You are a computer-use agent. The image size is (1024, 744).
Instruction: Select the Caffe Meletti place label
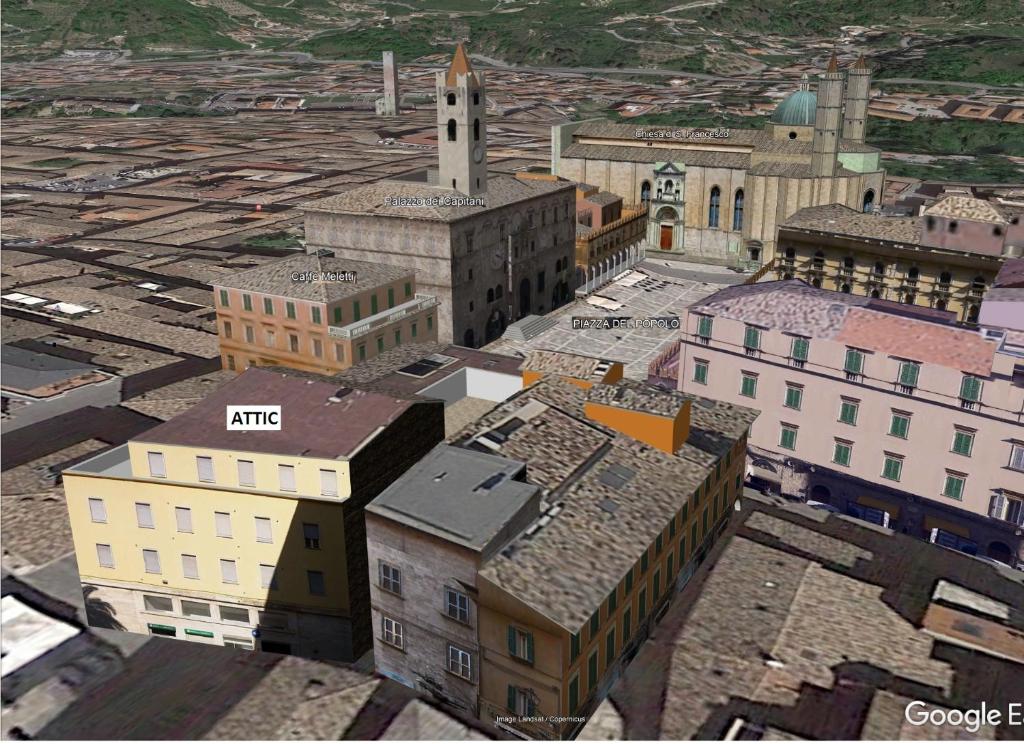click(x=323, y=276)
